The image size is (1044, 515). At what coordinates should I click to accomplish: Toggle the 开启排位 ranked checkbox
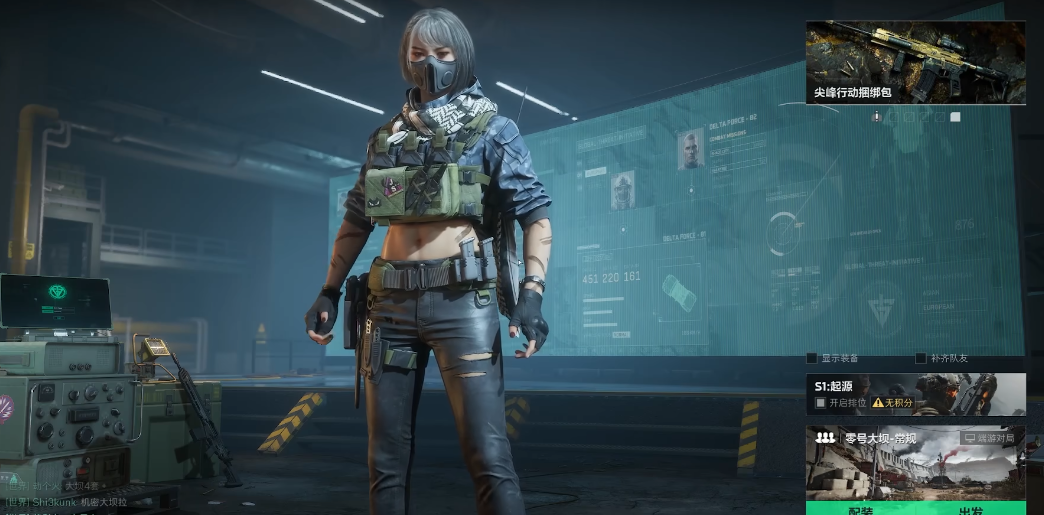pyautogui.click(x=820, y=402)
